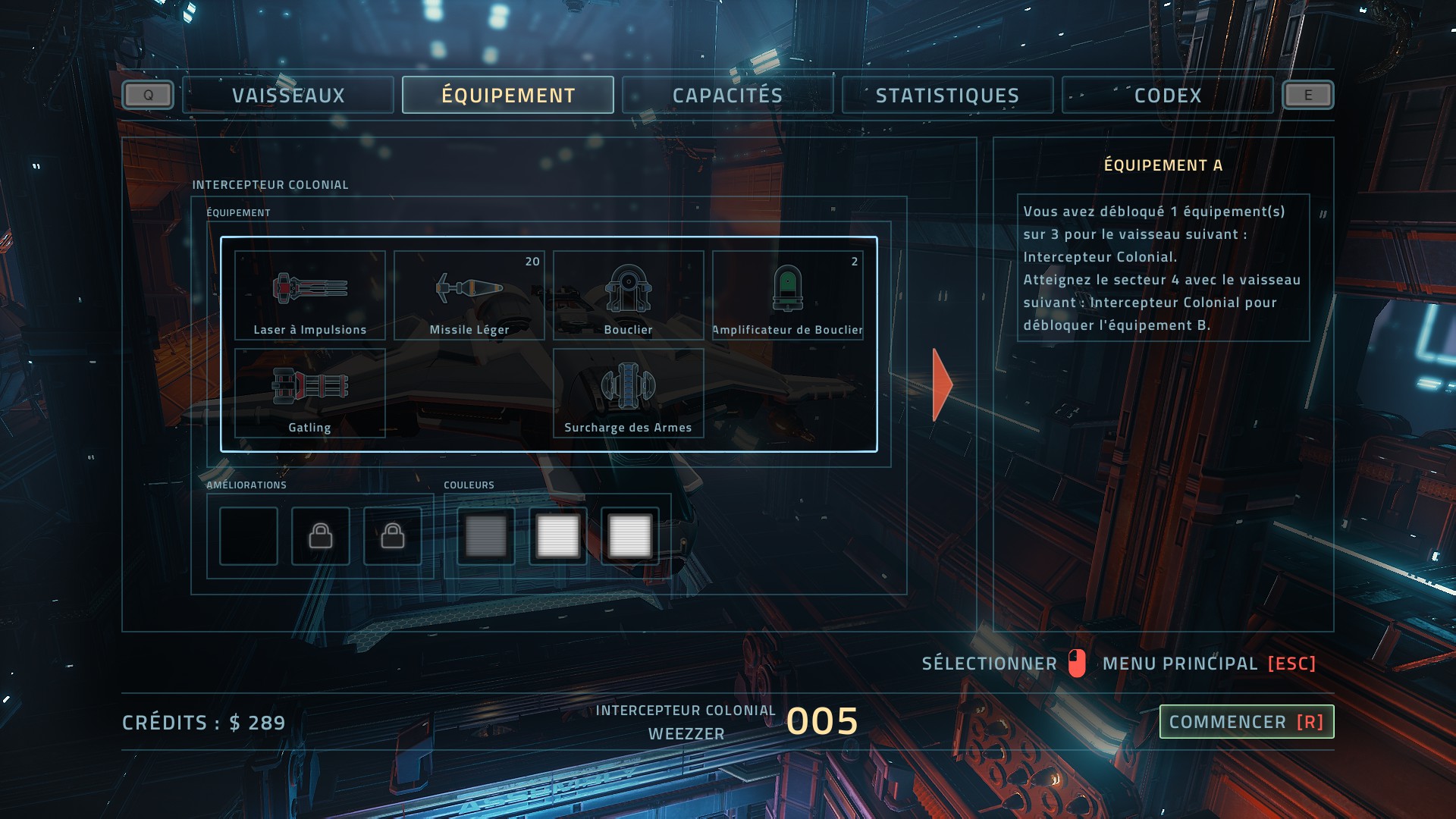Select the Bouclier equipment slot

pos(629,295)
